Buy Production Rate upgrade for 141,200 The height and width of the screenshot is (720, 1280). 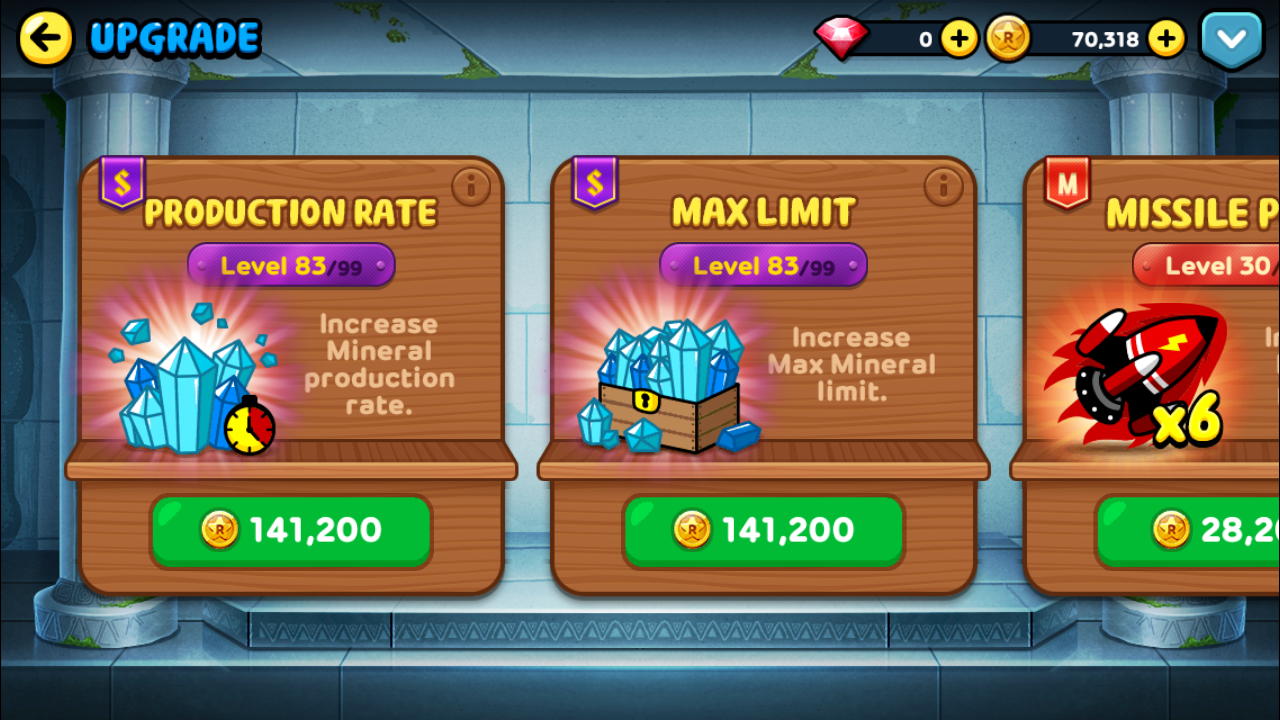coord(291,530)
